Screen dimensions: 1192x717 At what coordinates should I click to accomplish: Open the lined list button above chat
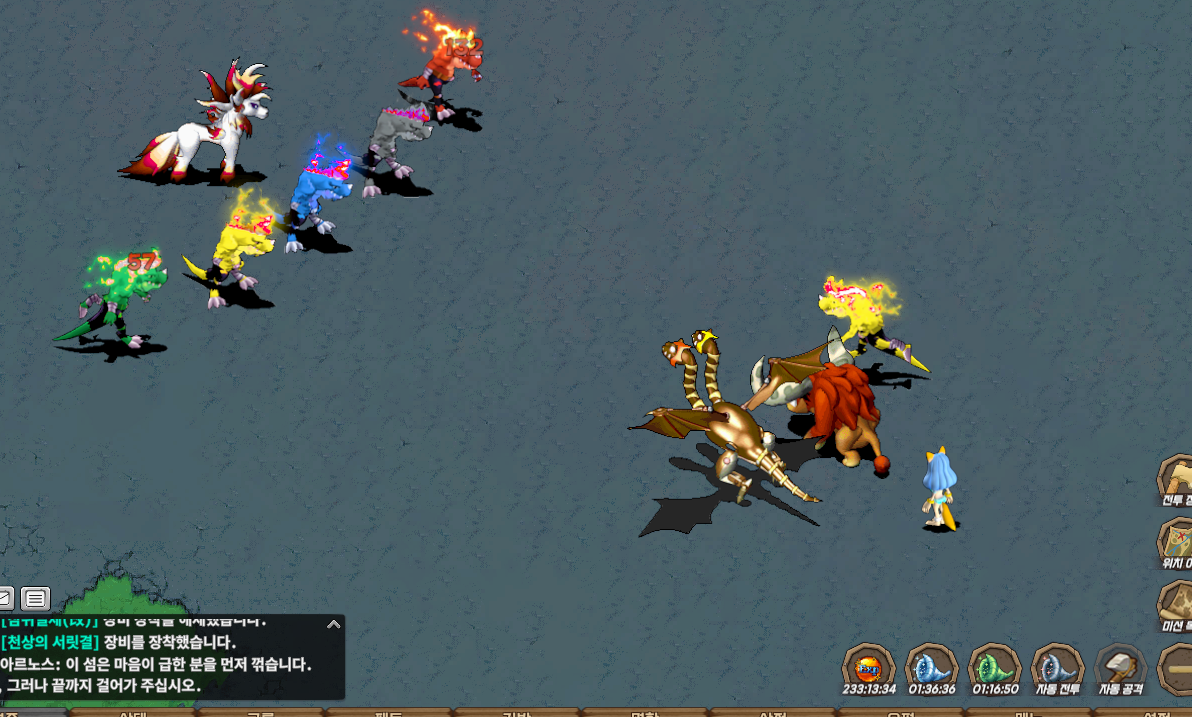pos(35,599)
